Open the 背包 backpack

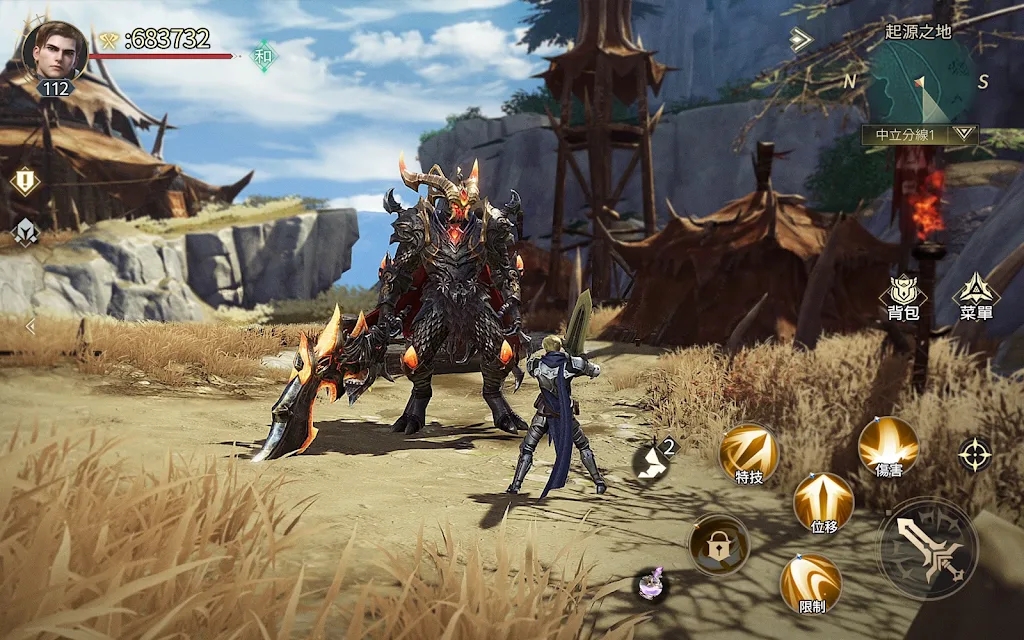[903, 295]
